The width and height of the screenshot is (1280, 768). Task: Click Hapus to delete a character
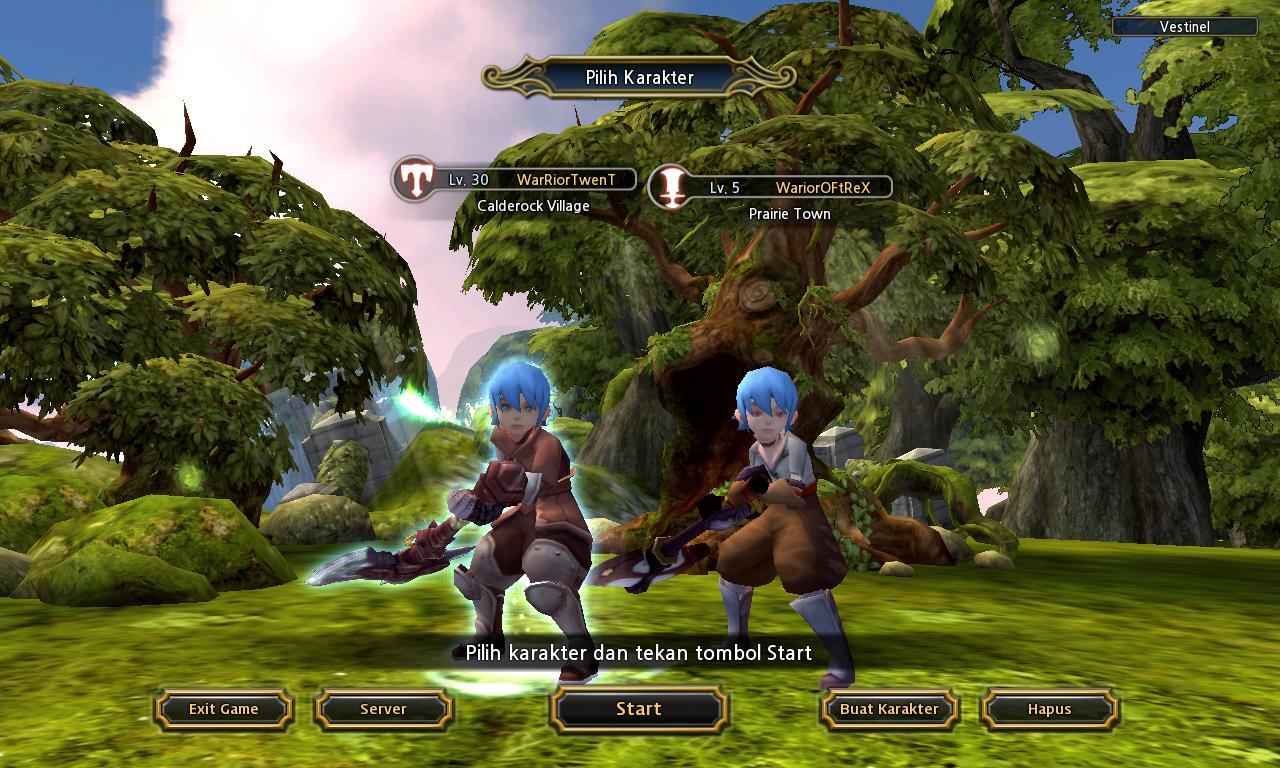pos(1047,709)
